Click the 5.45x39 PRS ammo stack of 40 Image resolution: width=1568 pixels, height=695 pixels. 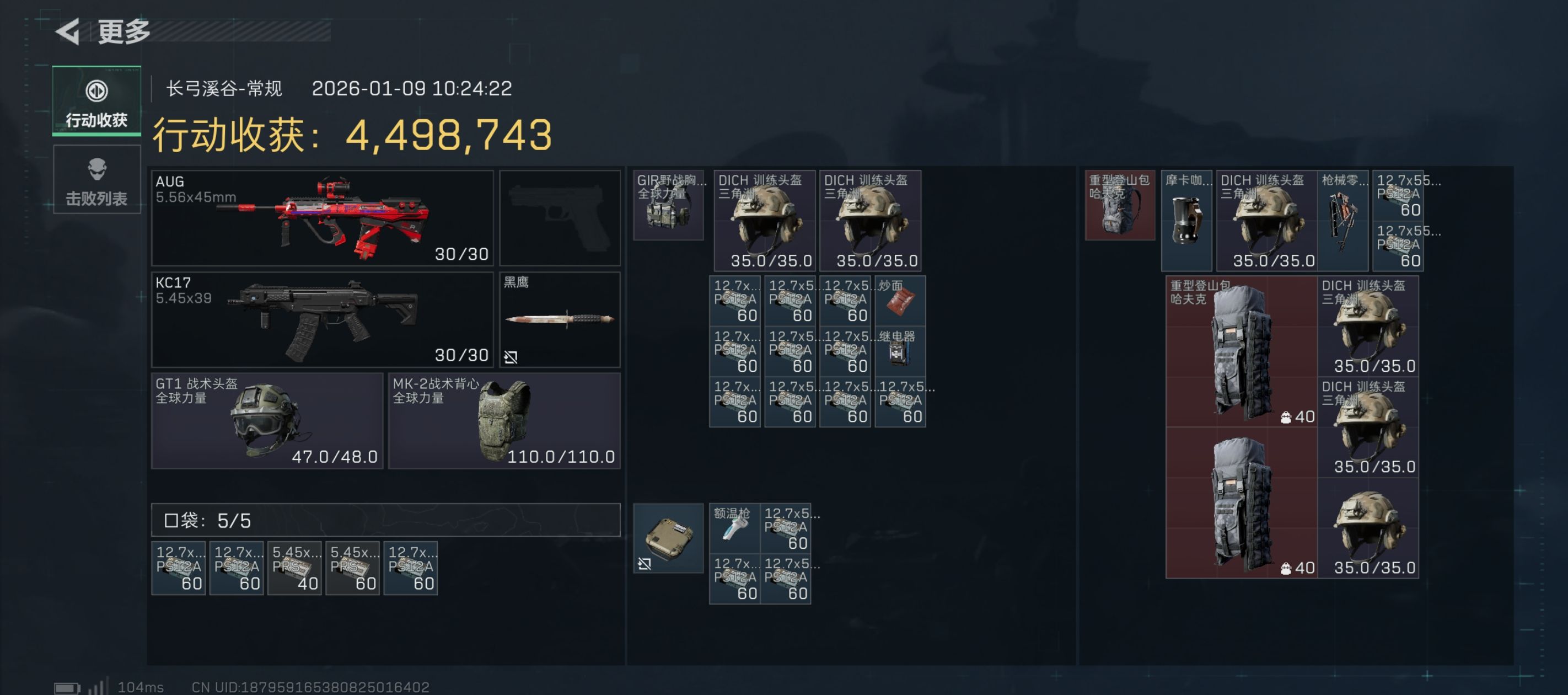point(294,568)
